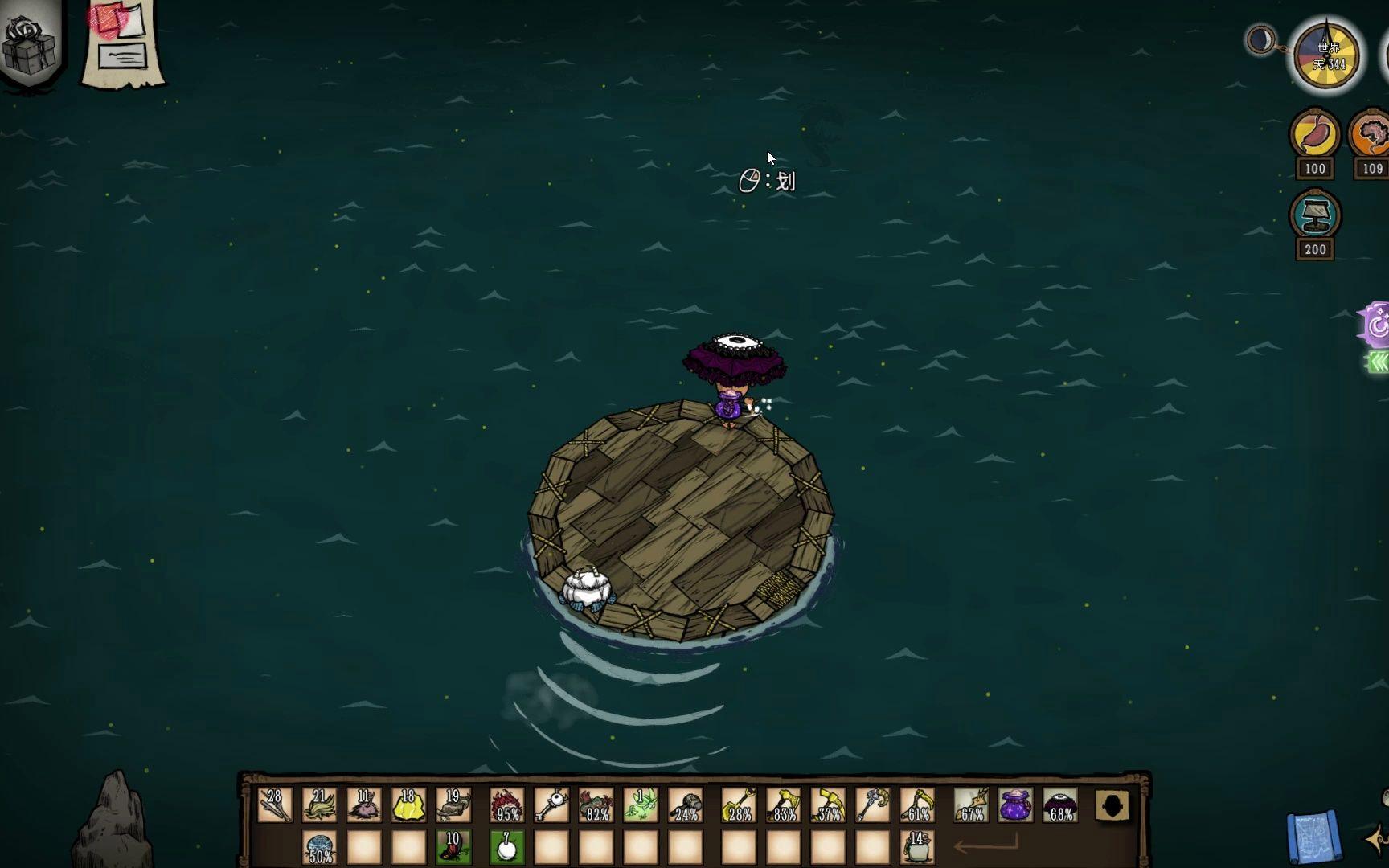Pick the yellow gold nugget stack
Viewport: 1389px width, 868px height.
pos(408,805)
